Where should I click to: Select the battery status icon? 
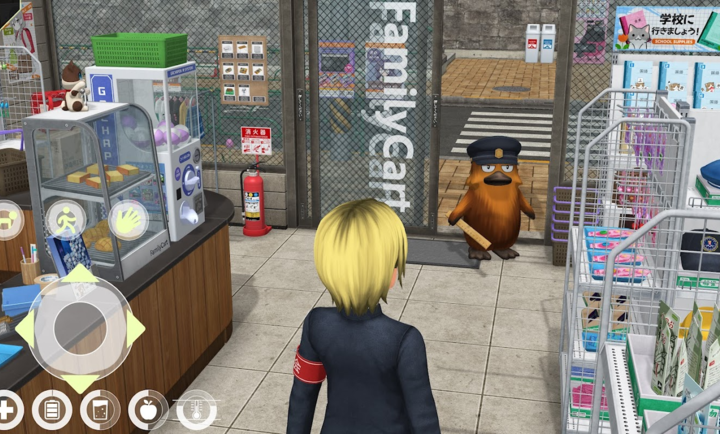pyautogui.click(x=50, y=409)
